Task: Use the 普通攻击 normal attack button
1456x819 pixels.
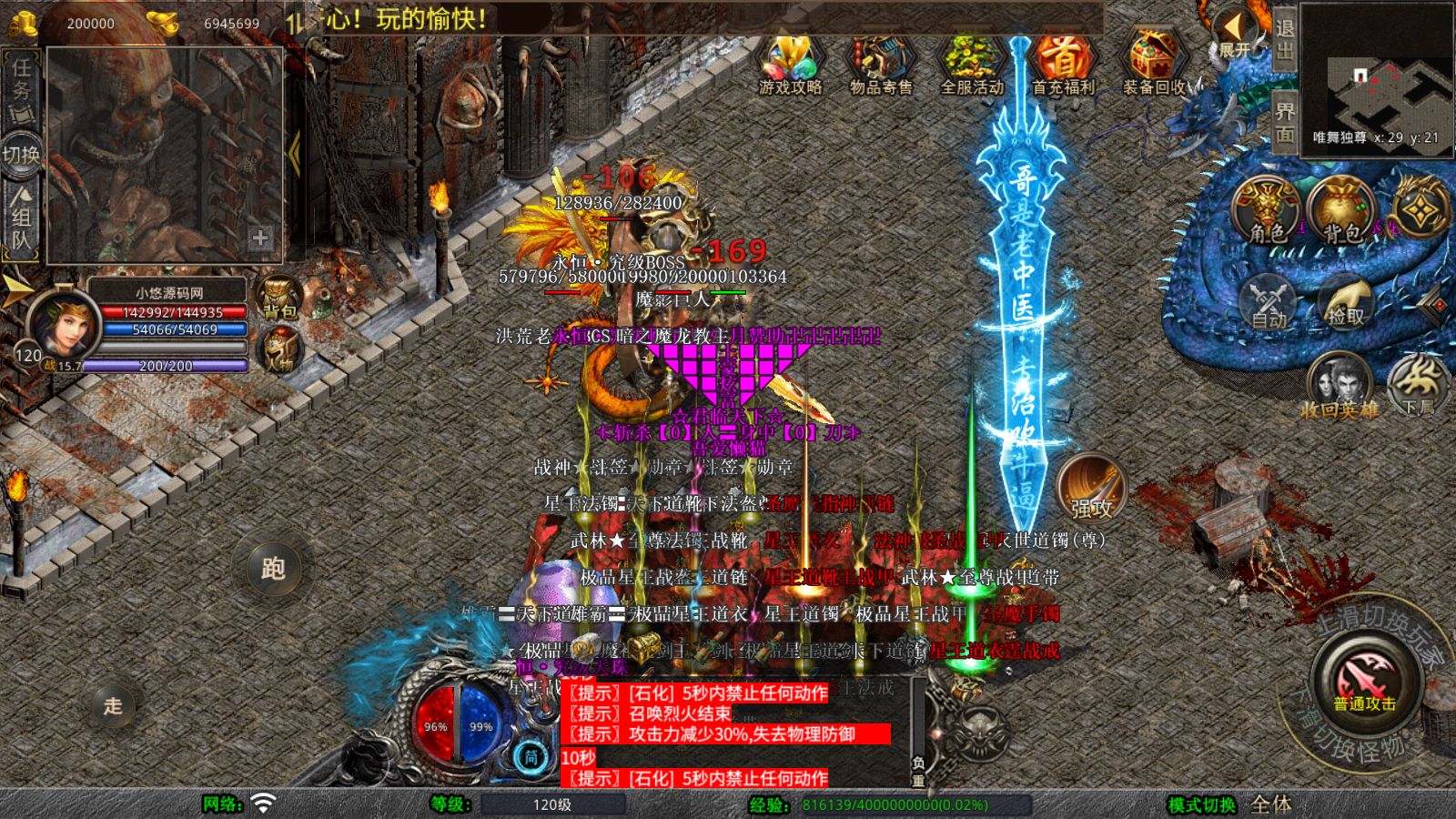Action: 1365,682
